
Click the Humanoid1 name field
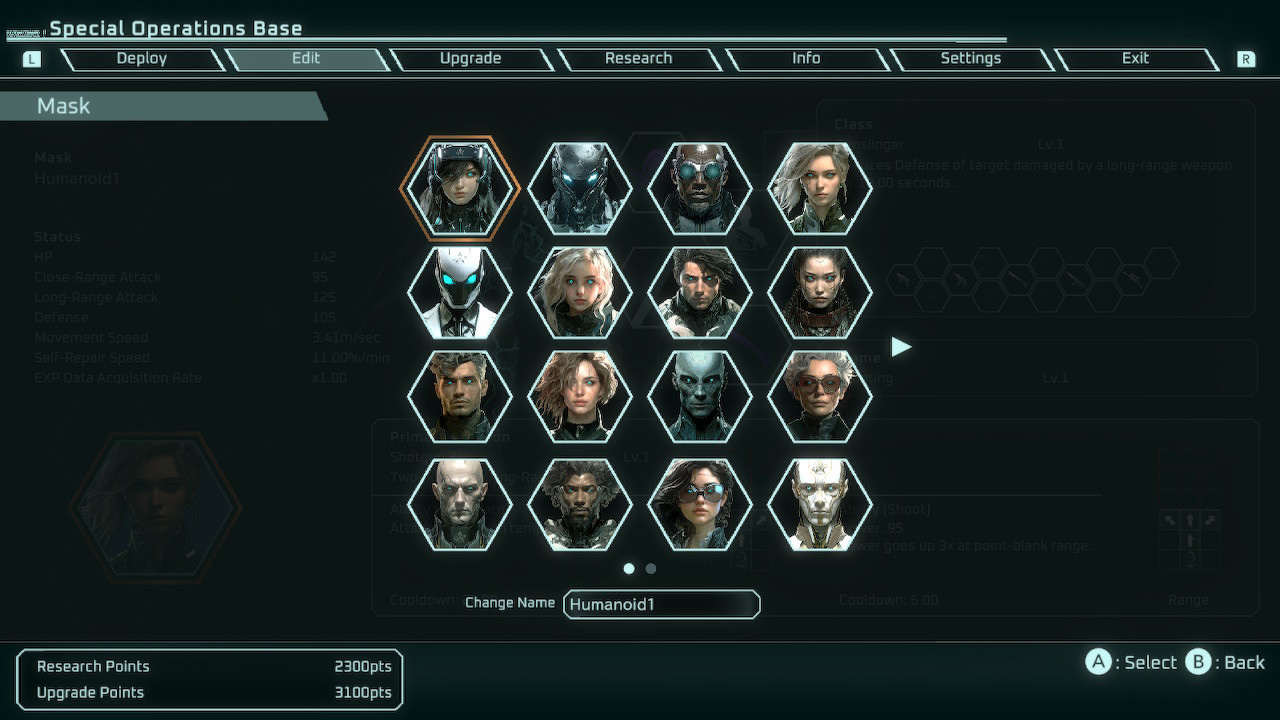pos(661,604)
